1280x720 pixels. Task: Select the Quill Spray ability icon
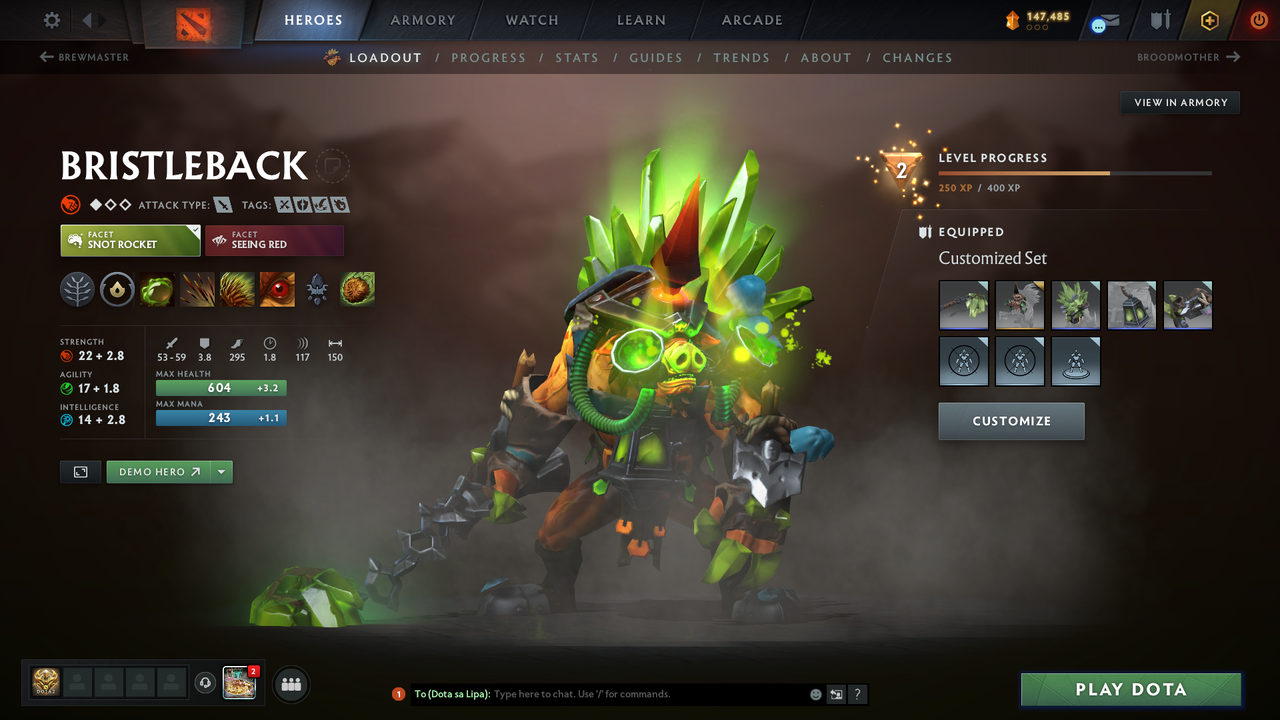click(x=197, y=290)
